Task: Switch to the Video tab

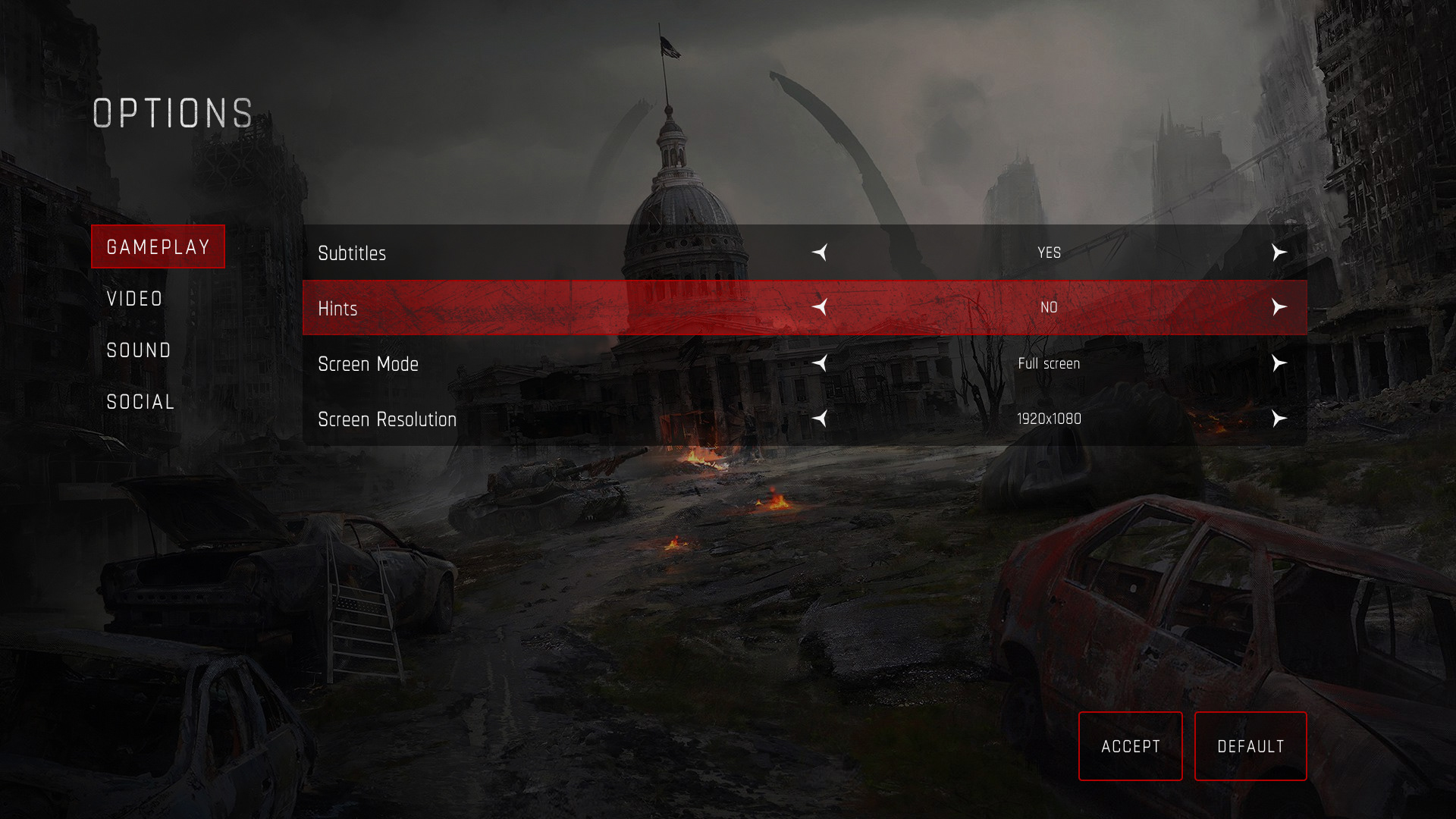Action: [x=135, y=299]
